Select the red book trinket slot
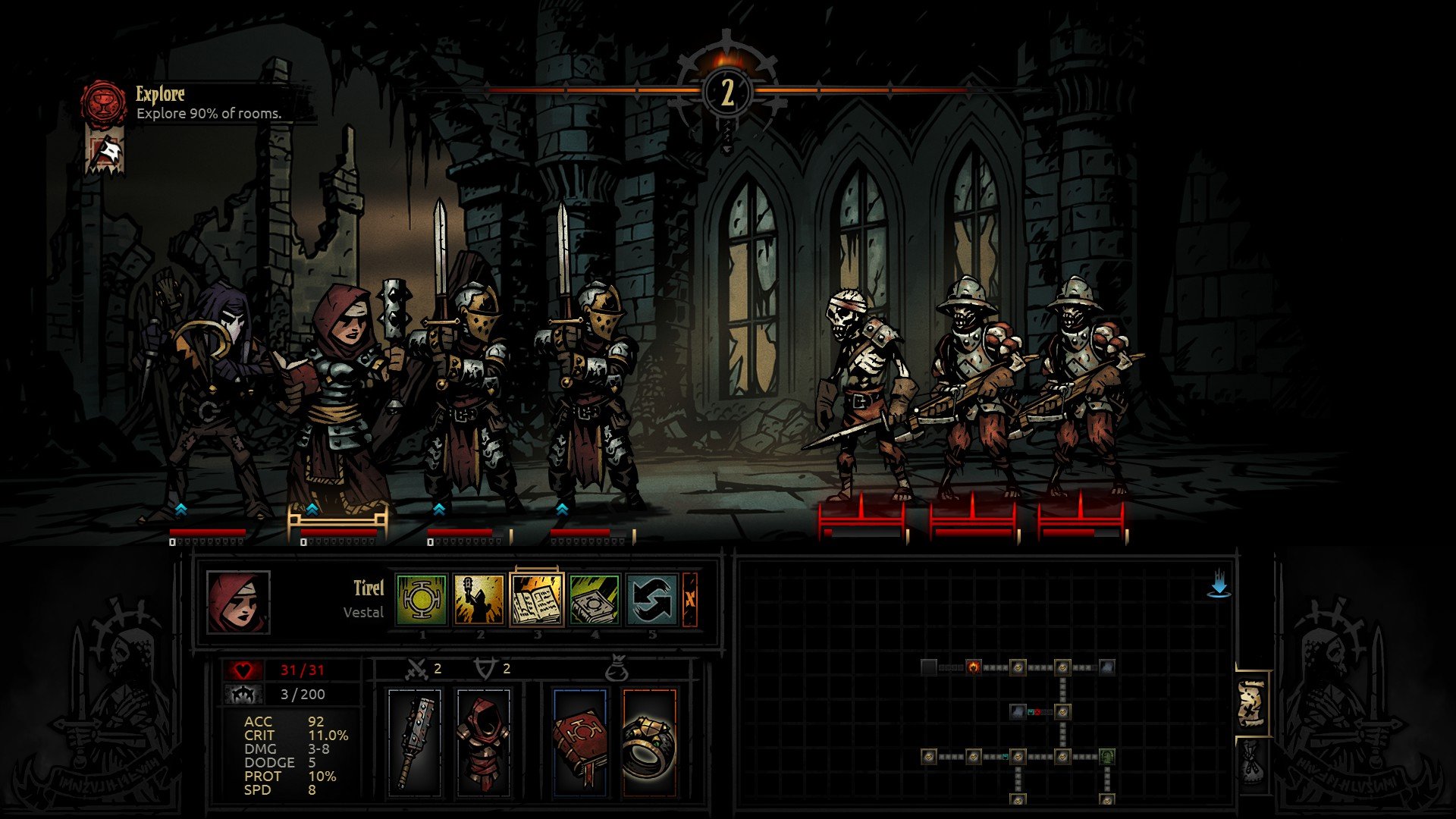This screenshot has width=1456, height=819. (579, 742)
